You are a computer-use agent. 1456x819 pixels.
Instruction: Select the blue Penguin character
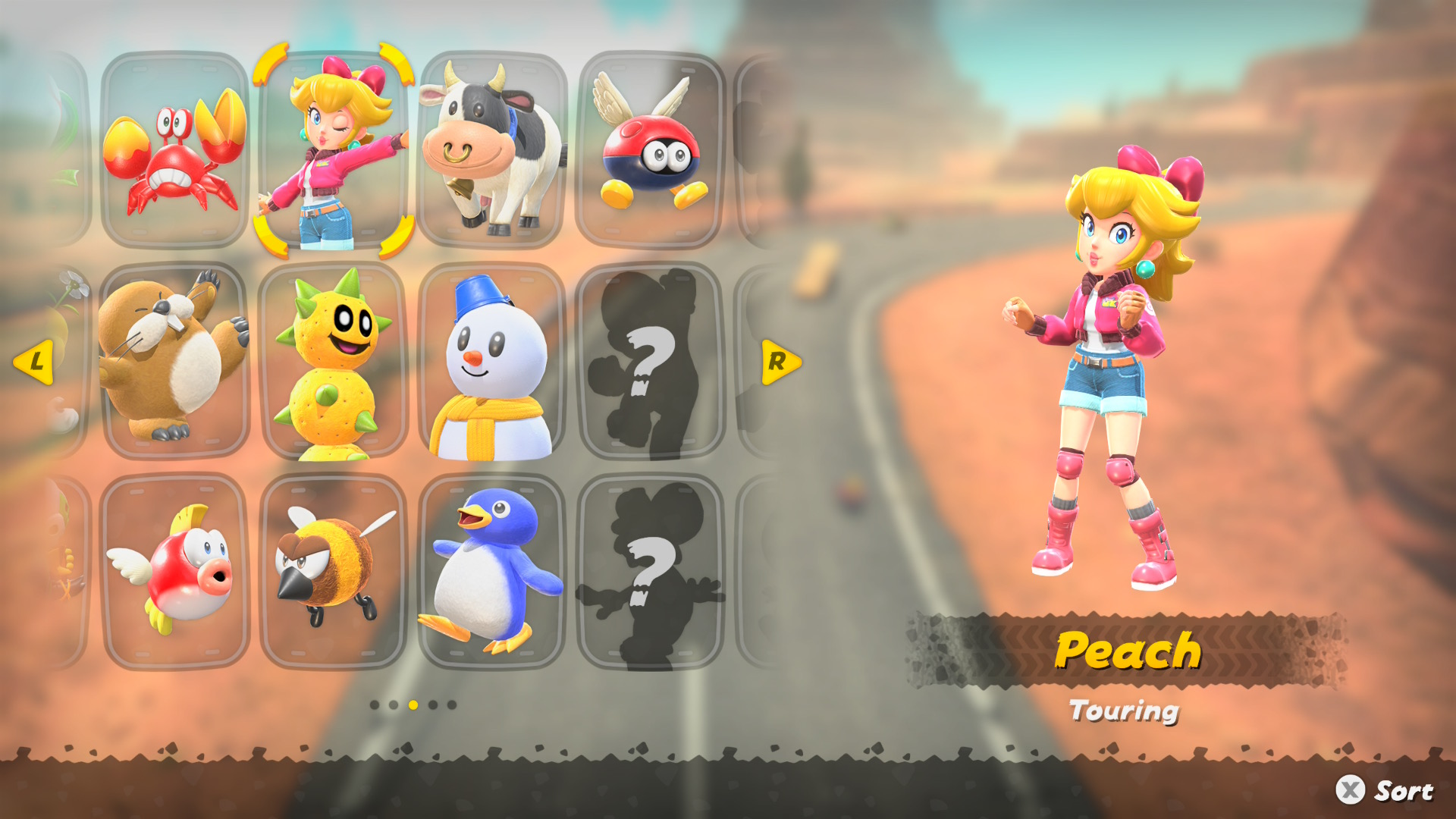coord(493,572)
